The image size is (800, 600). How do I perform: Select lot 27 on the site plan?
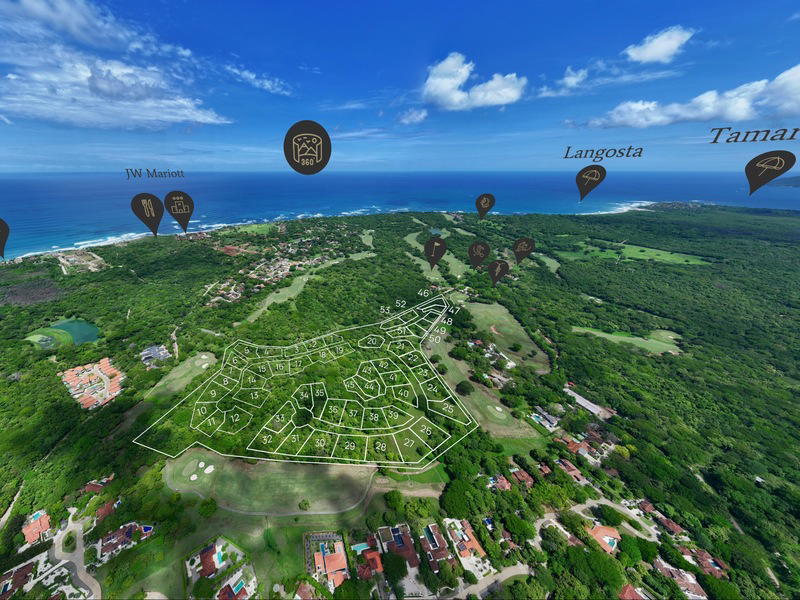pyautogui.click(x=409, y=441)
